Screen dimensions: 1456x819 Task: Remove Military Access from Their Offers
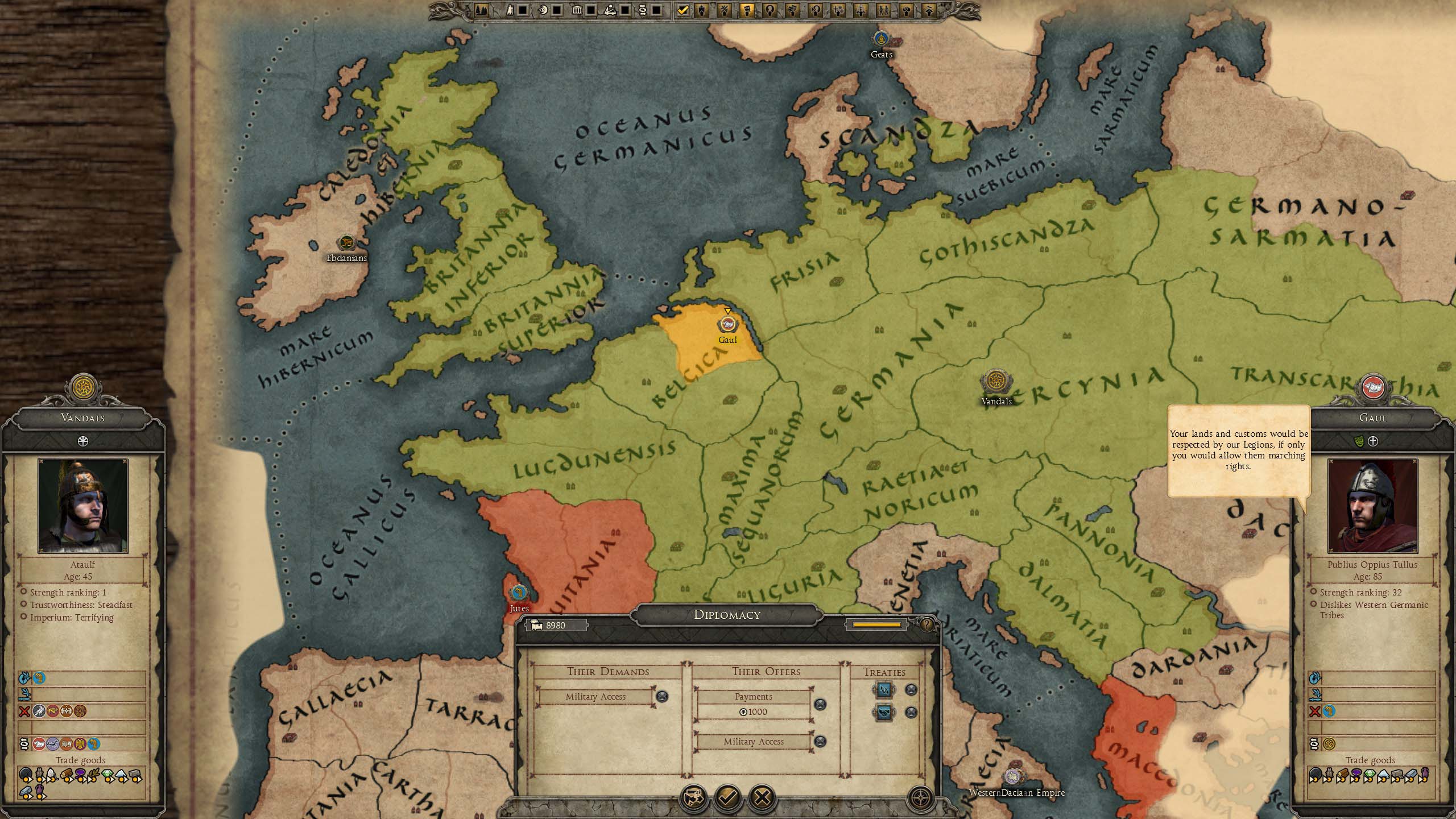click(x=820, y=741)
